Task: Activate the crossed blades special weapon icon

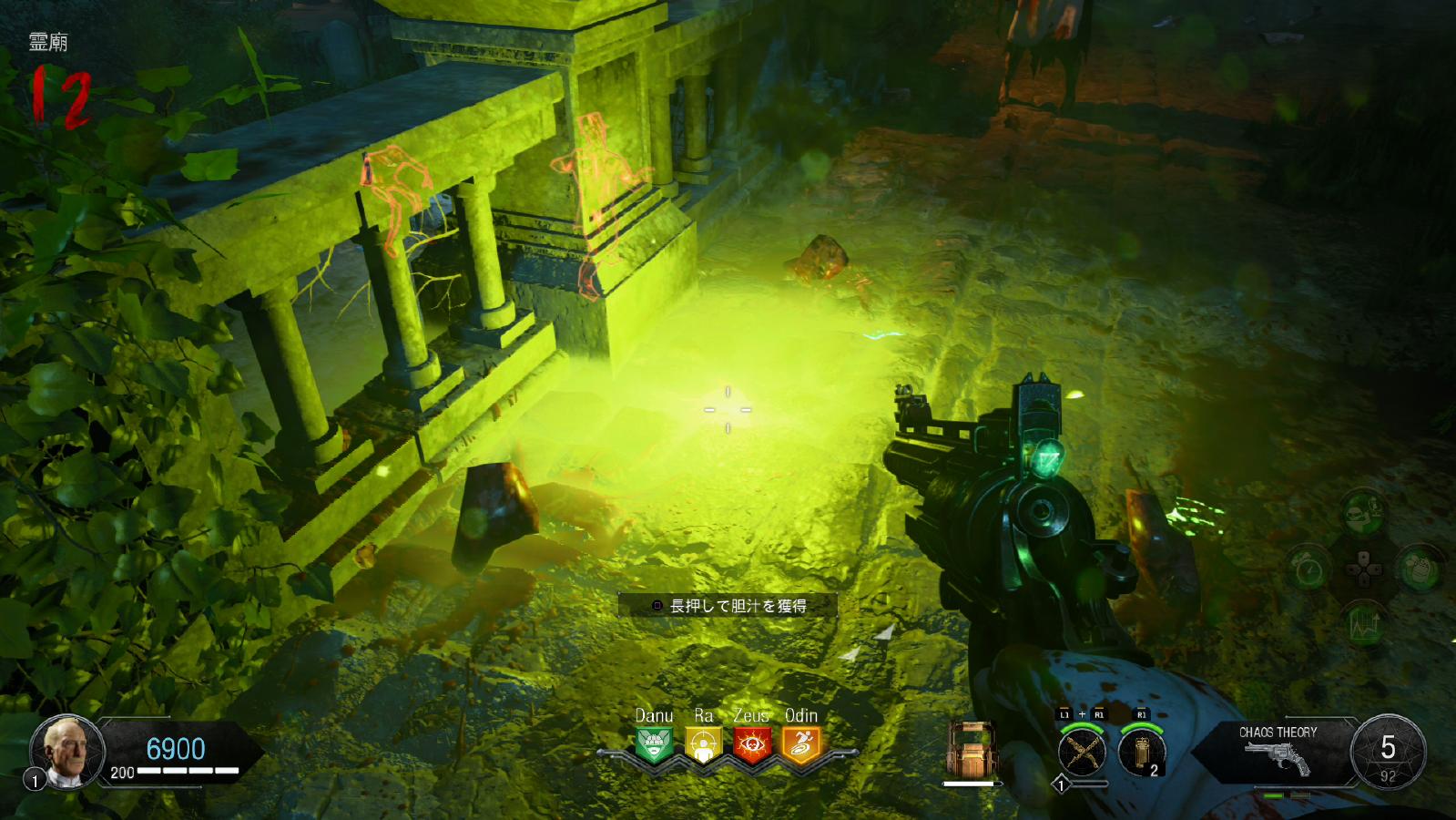Action: [x=1082, y=753]
